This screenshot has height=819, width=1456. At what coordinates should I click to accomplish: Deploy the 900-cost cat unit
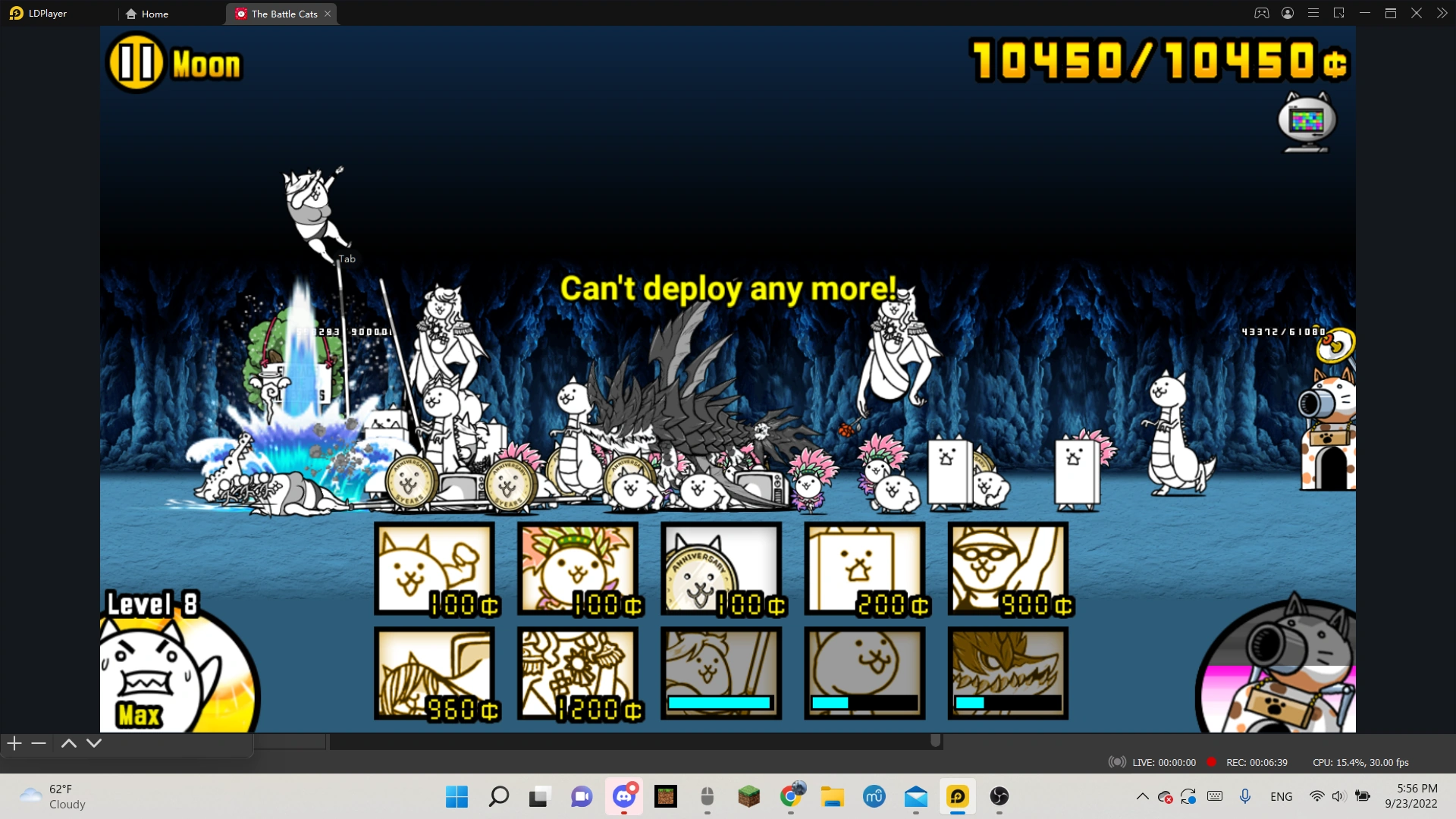(1009, 569)
